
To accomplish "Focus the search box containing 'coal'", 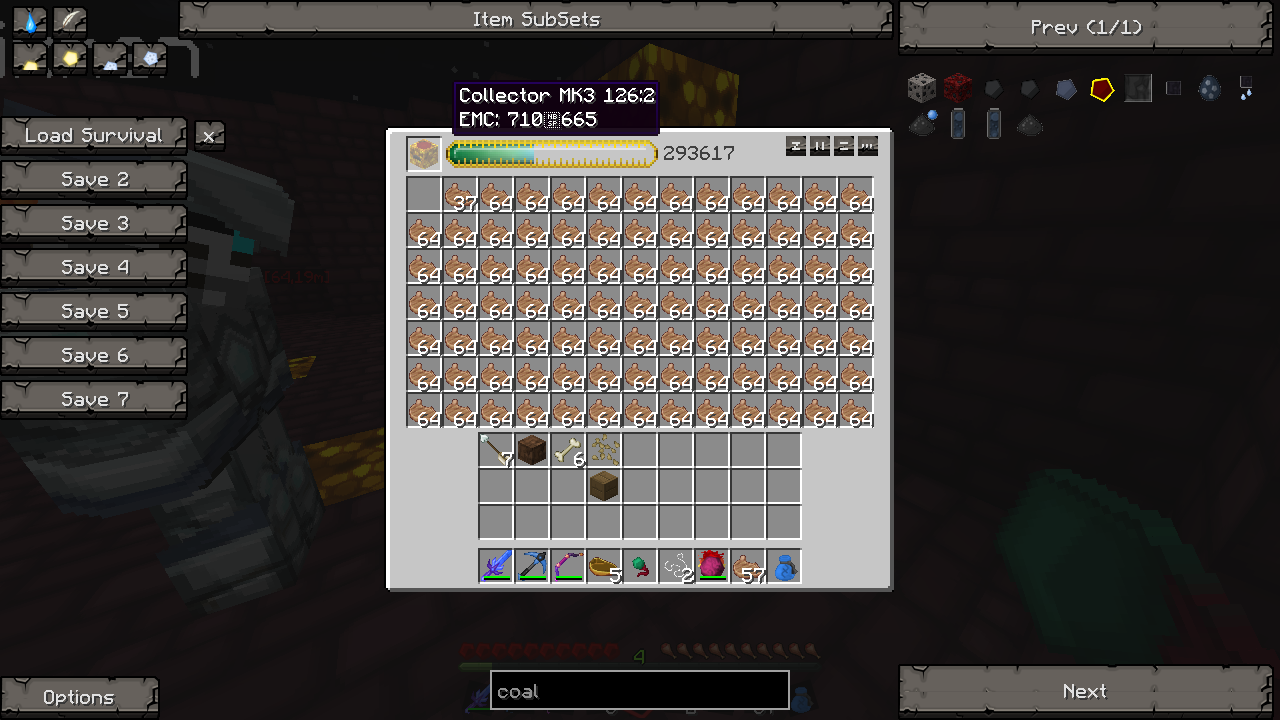I will coord(639,691).
